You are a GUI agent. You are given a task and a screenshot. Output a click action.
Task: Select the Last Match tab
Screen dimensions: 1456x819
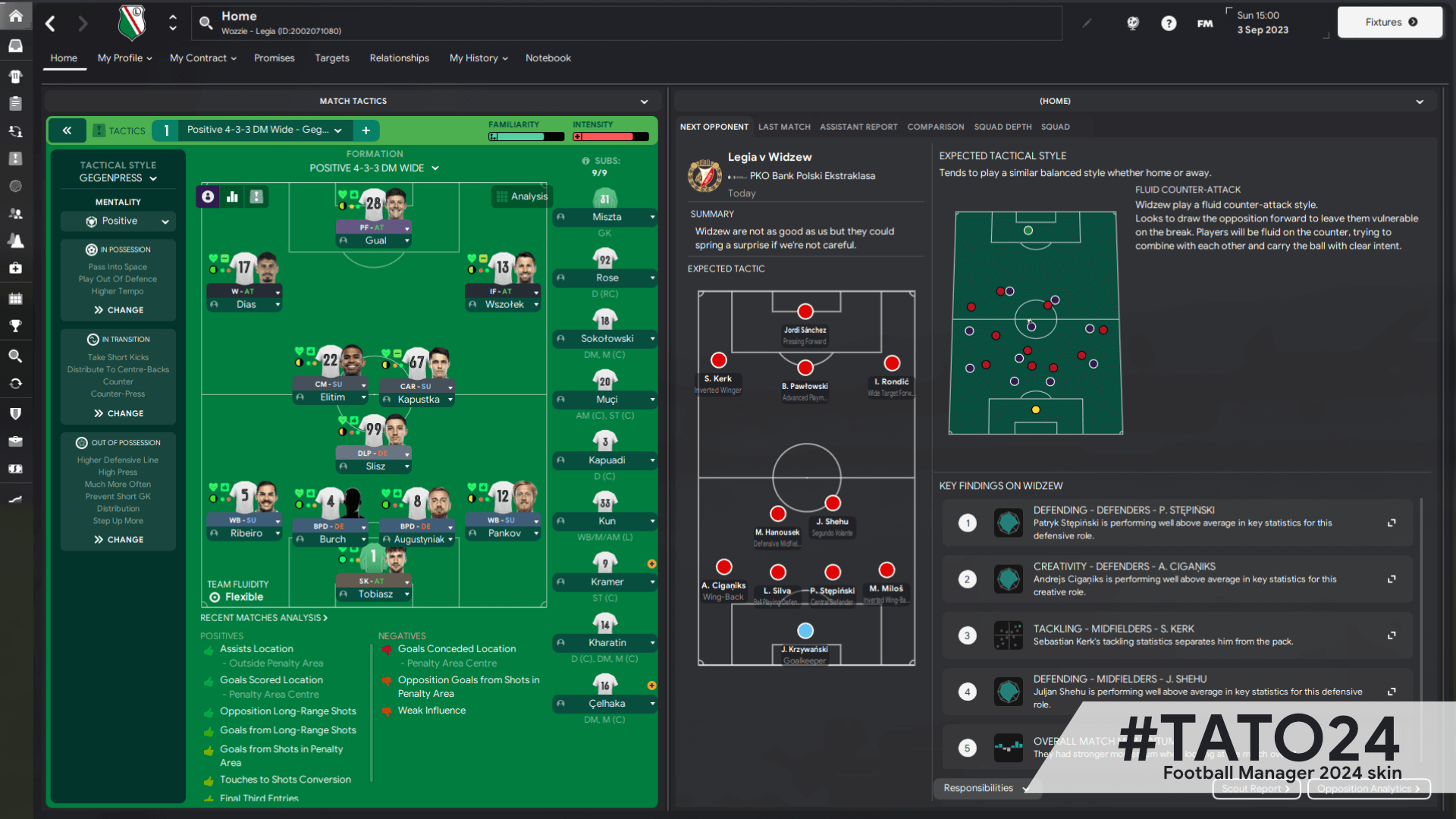pos(784,127)
